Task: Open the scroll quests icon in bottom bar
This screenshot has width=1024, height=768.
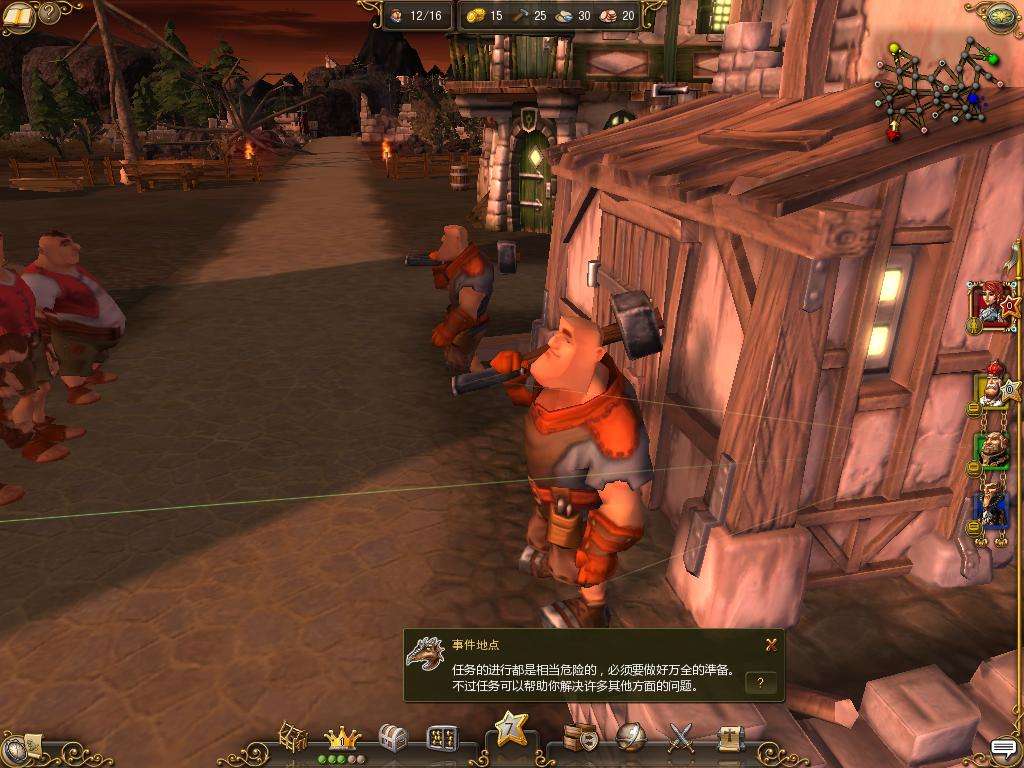Action: (x=730, y=739)
